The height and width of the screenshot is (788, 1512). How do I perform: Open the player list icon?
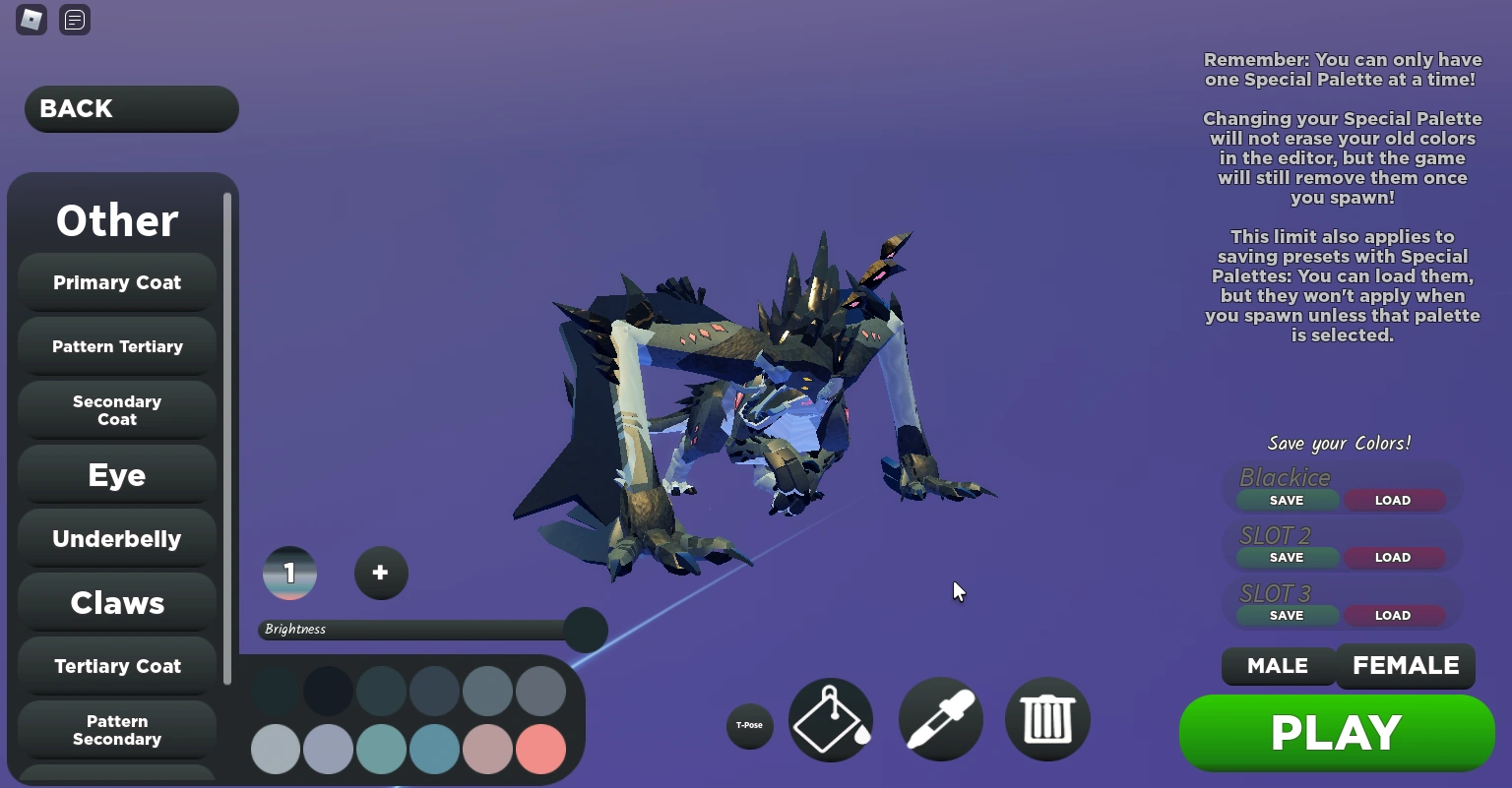click(74, 20)
